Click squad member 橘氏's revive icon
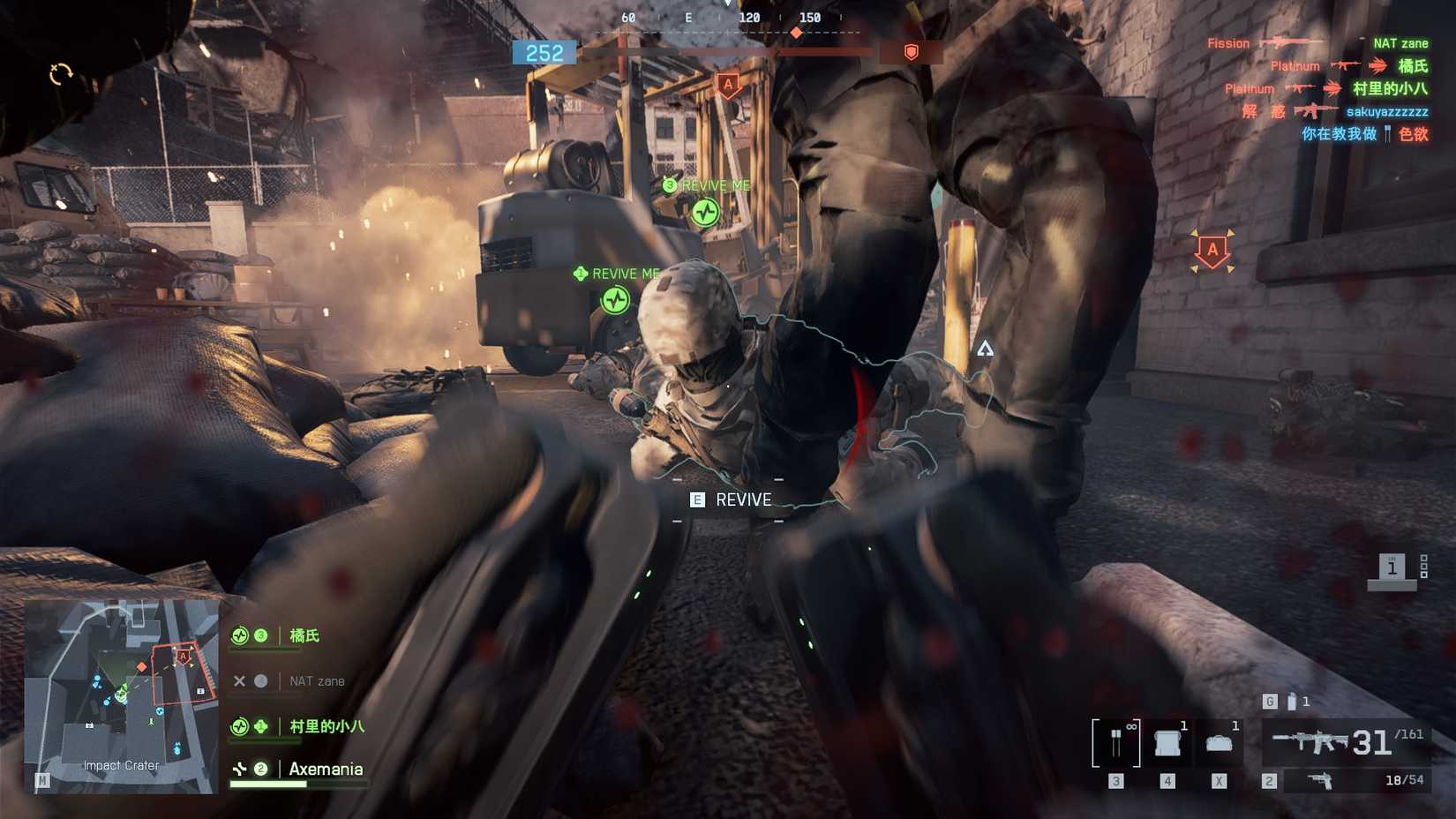1456x819 pixels. (239, 635)
